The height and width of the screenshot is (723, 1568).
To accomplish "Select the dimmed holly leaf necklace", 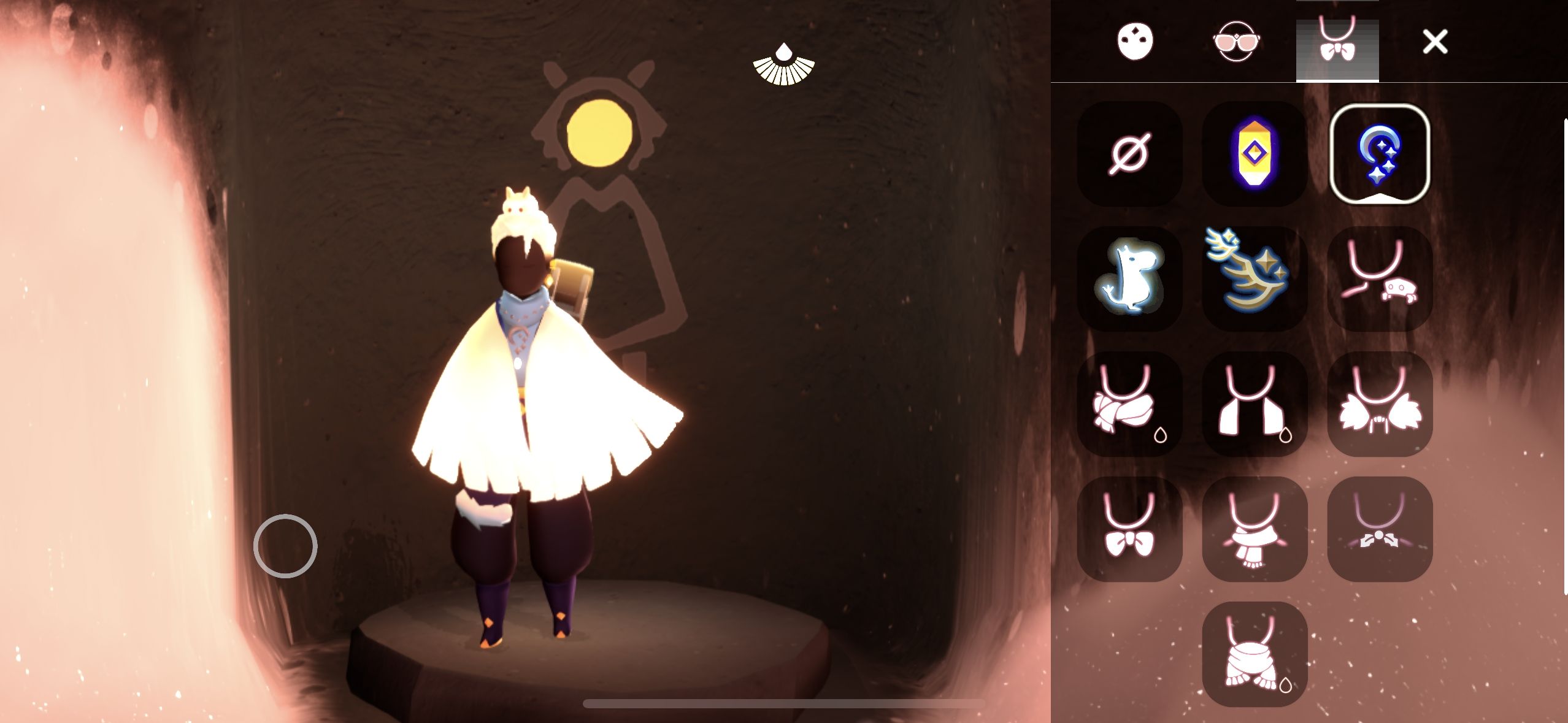I will point(1380,529).
